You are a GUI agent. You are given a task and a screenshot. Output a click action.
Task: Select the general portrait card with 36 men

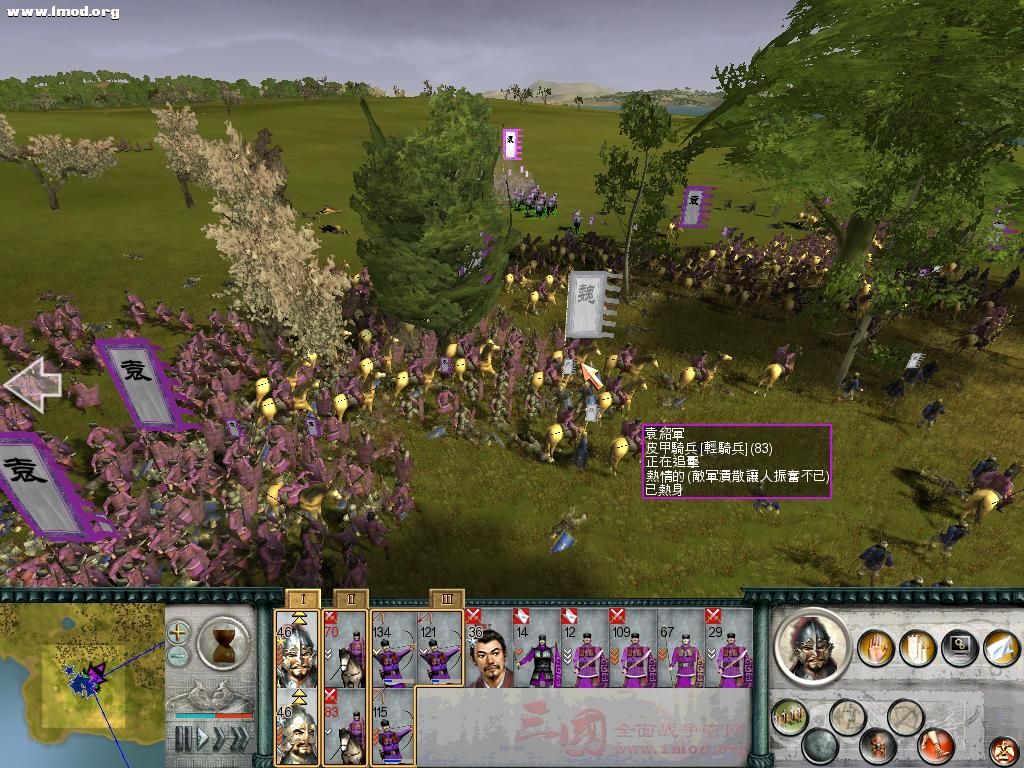click(489, 648)
